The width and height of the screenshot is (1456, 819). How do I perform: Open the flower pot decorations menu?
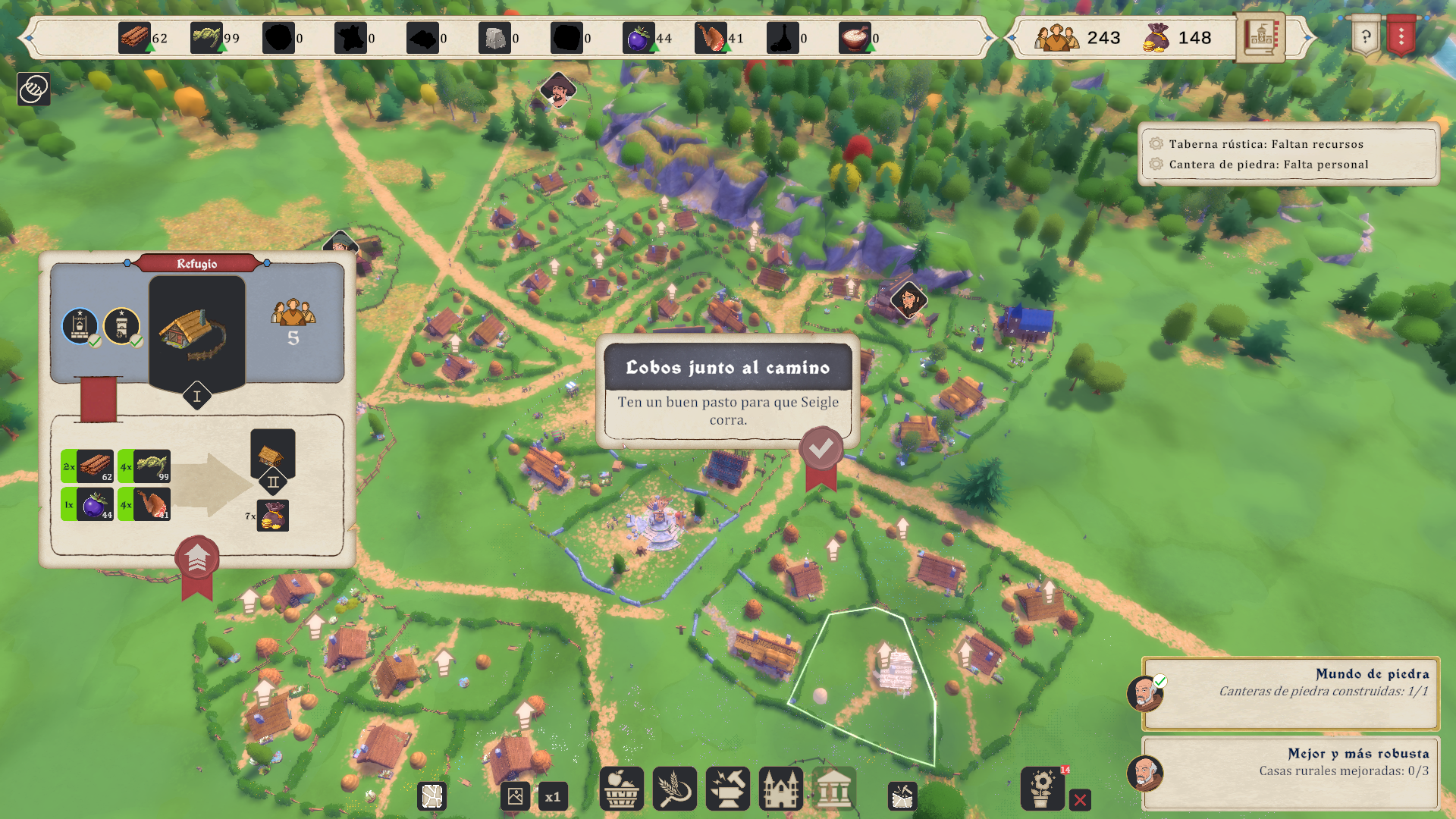(1042, 789)
